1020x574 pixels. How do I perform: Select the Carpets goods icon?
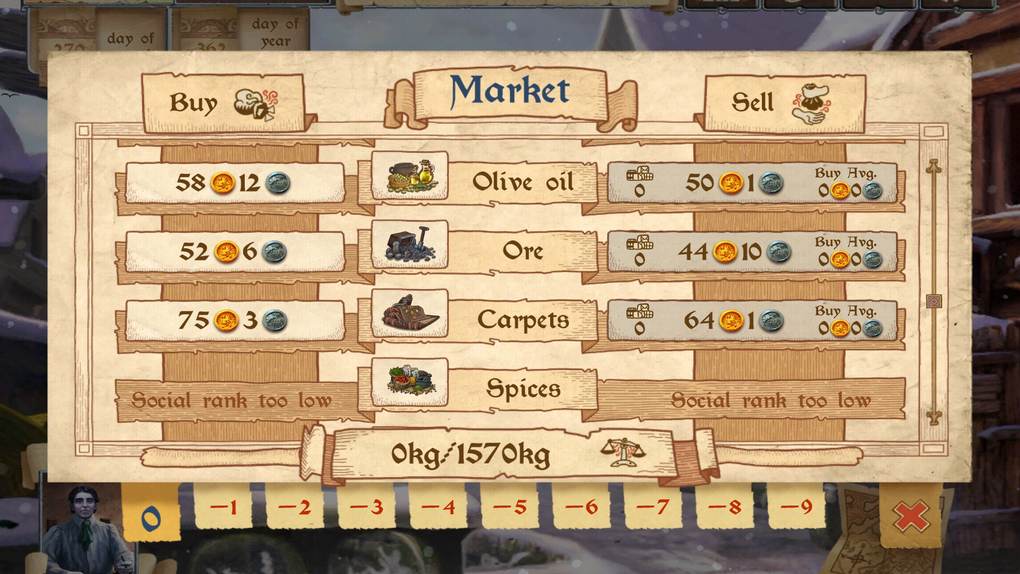pyautogui.click(x=410, y=314)
